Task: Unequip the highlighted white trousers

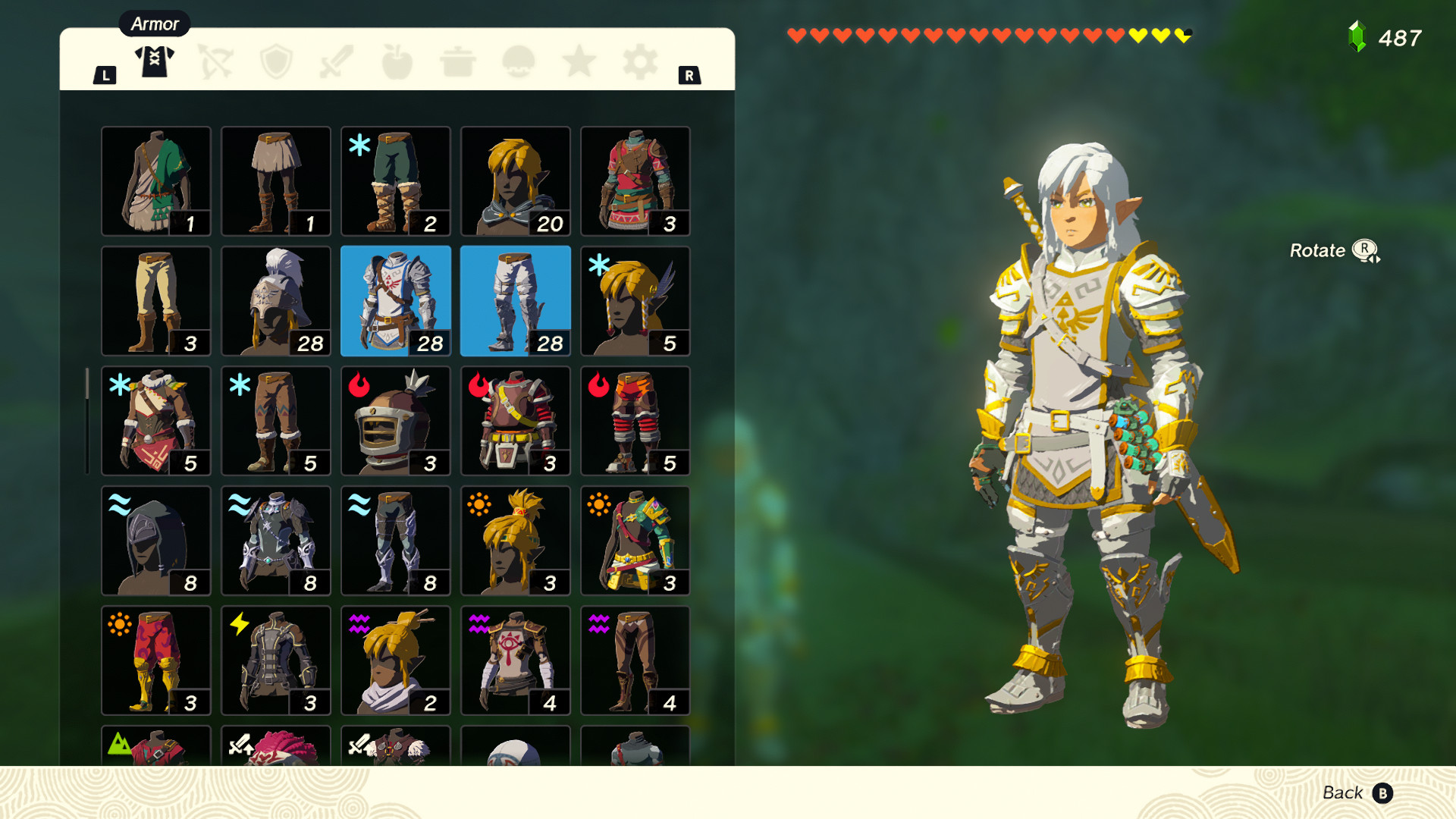Action: pyautogui.click(x=515, y=300)
